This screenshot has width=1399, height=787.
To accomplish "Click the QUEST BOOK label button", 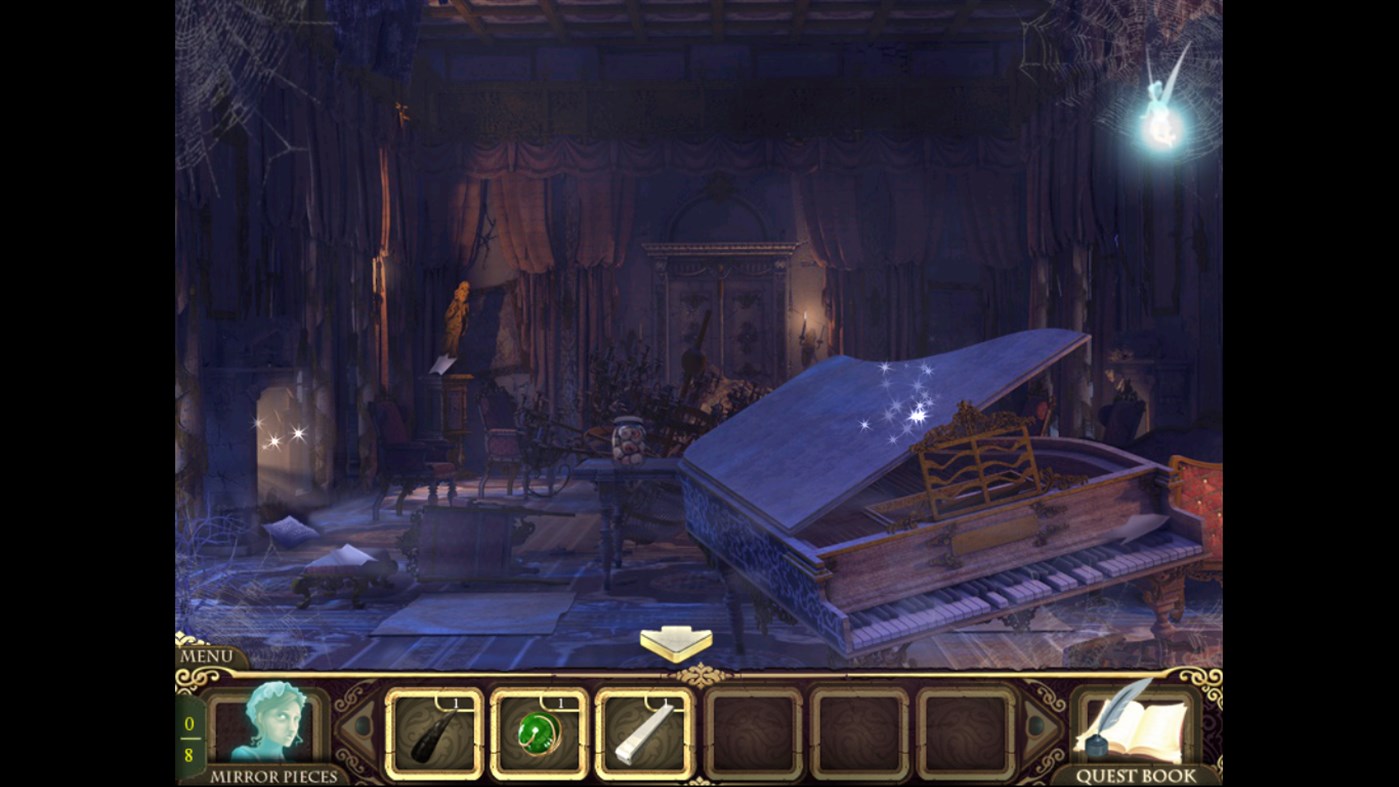I will pyautogui.click(x=1135, y=775).
